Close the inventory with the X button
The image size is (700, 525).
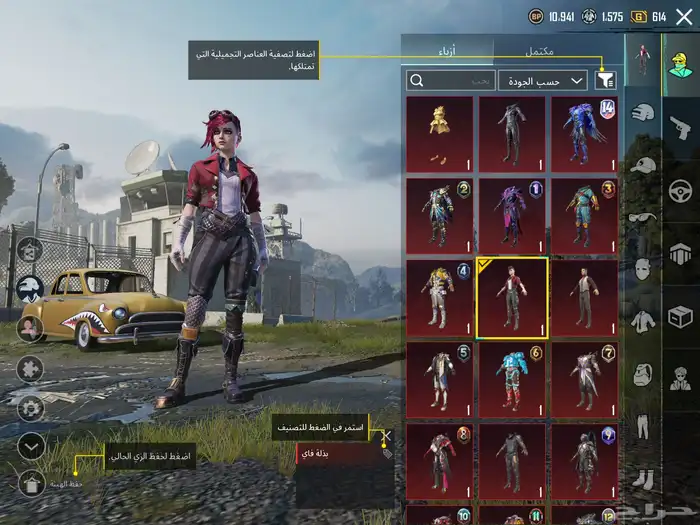(x=386, y=437)
